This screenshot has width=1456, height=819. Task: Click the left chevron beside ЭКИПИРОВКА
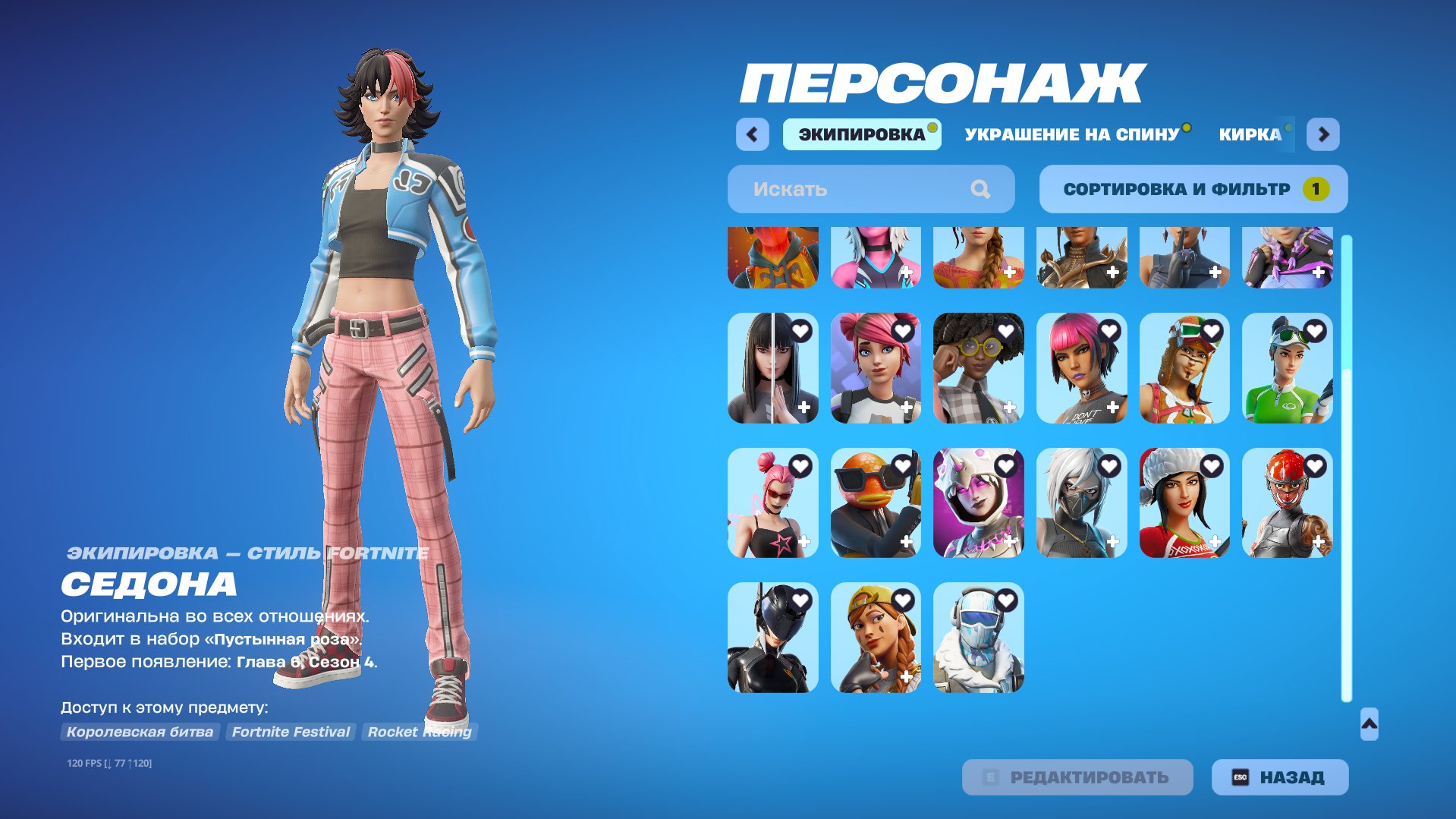(752, 134)
